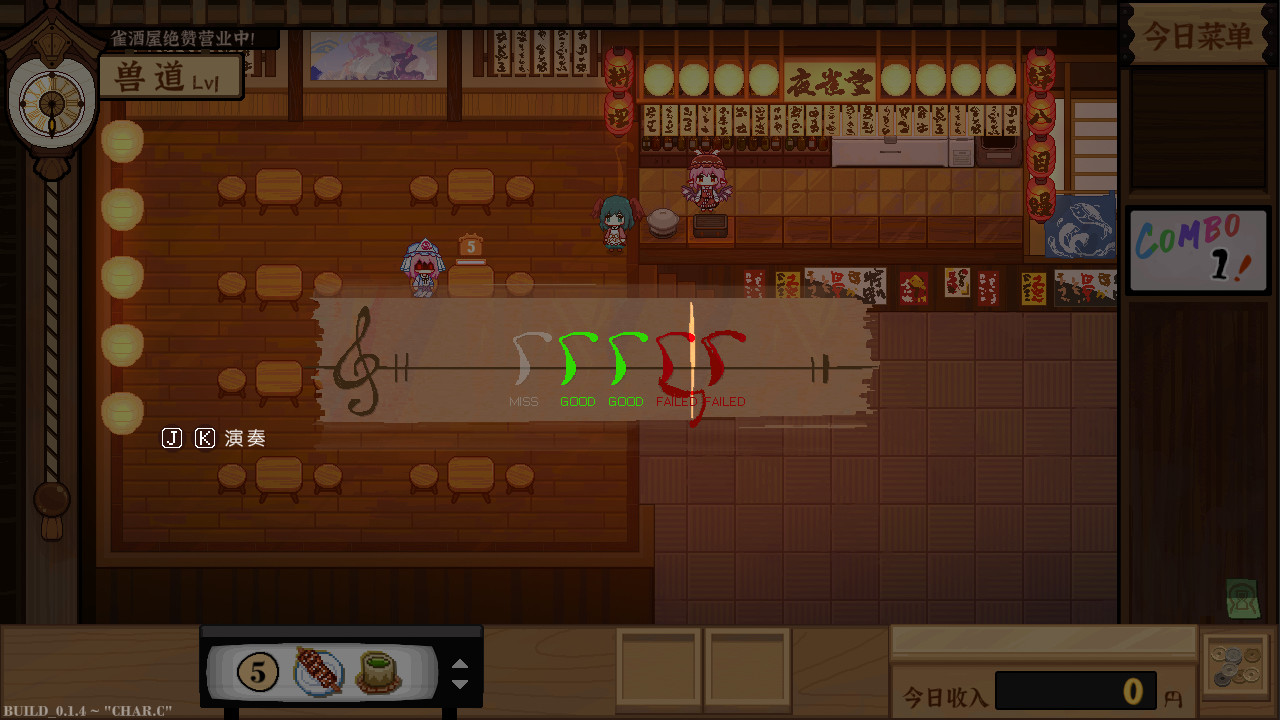Click the 雀酒屋绝赞营业中 banner
This screenshot has height=720, width=1280.
point(182,39)
